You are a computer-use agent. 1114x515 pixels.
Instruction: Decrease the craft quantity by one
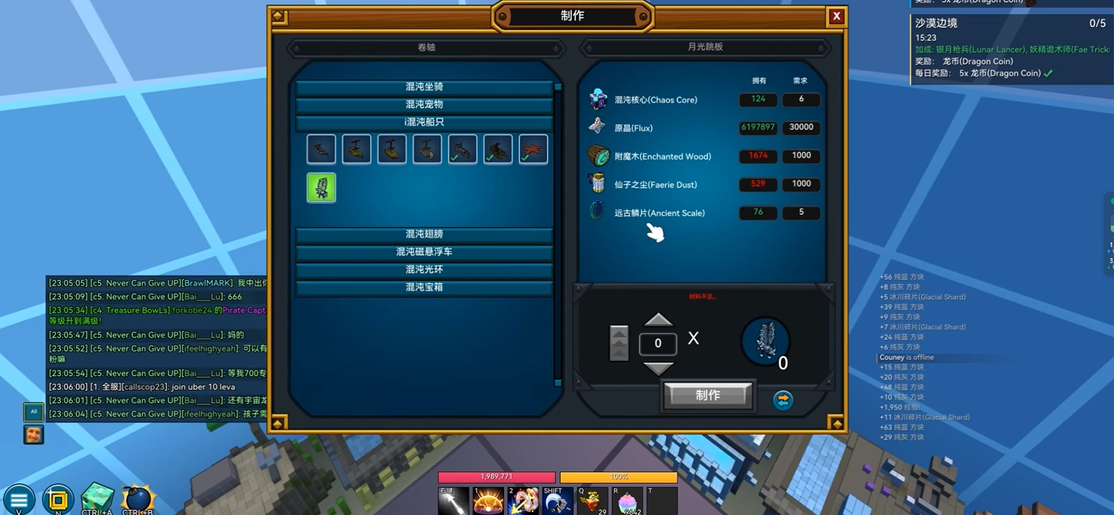pos(658,367)
